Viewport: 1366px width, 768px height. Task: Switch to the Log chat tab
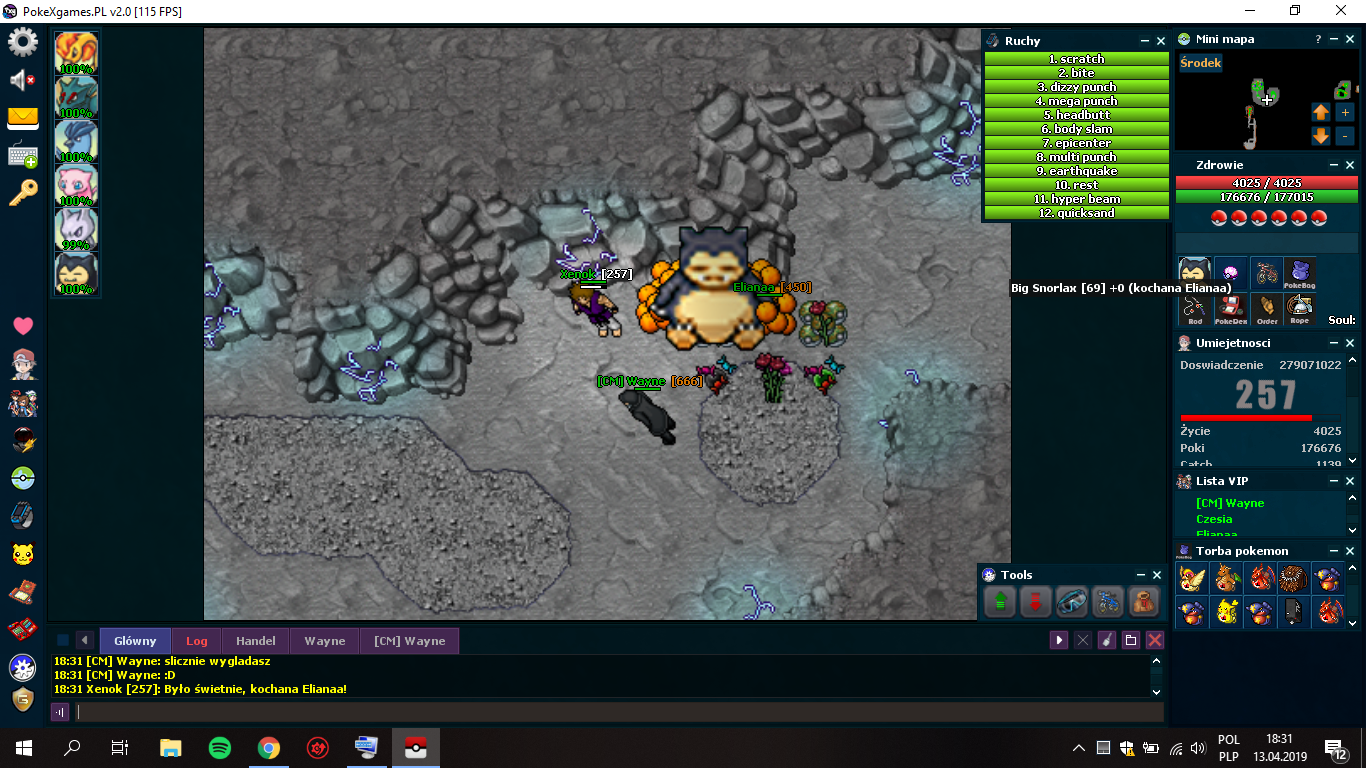pos(197,641)
